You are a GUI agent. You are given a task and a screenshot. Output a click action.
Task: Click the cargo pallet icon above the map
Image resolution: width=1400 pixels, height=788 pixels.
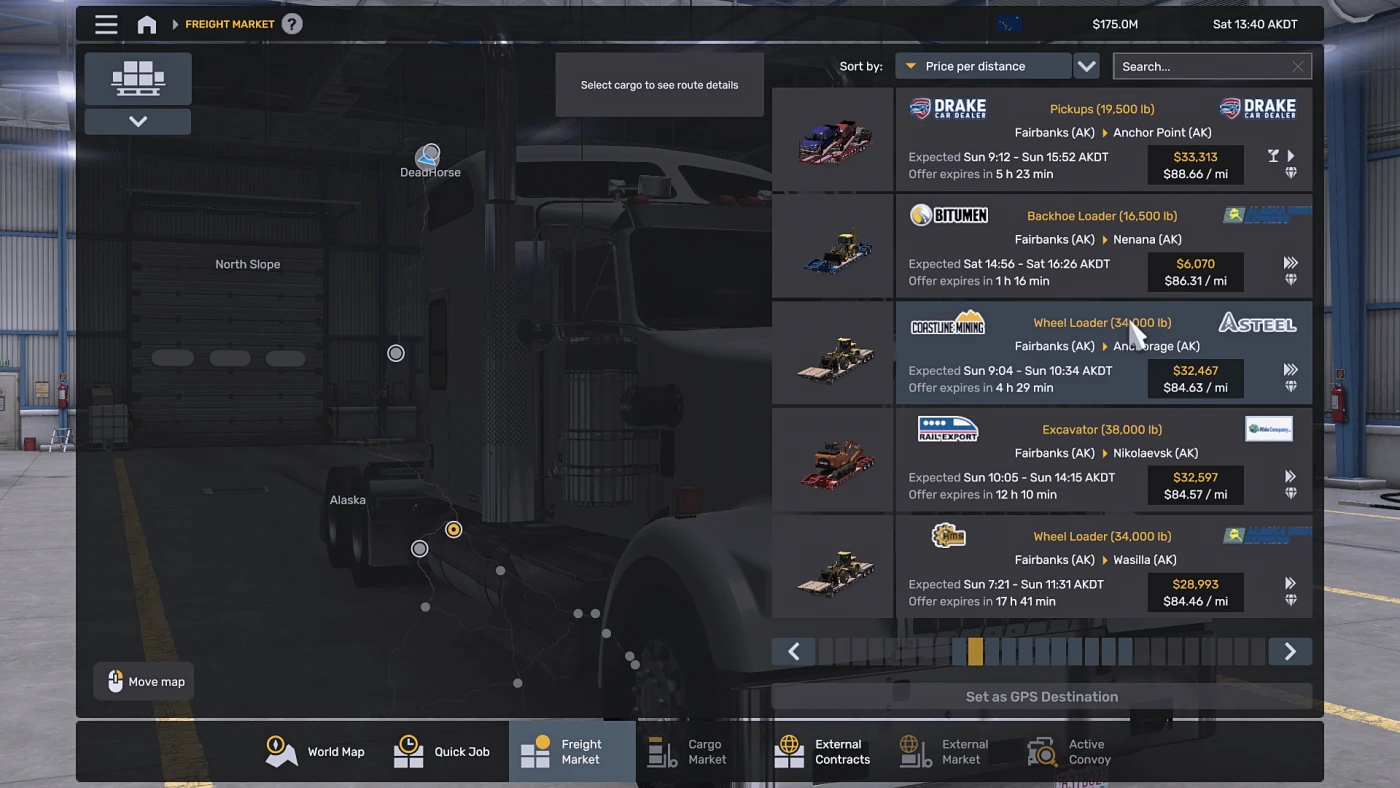tap(137, 78)
